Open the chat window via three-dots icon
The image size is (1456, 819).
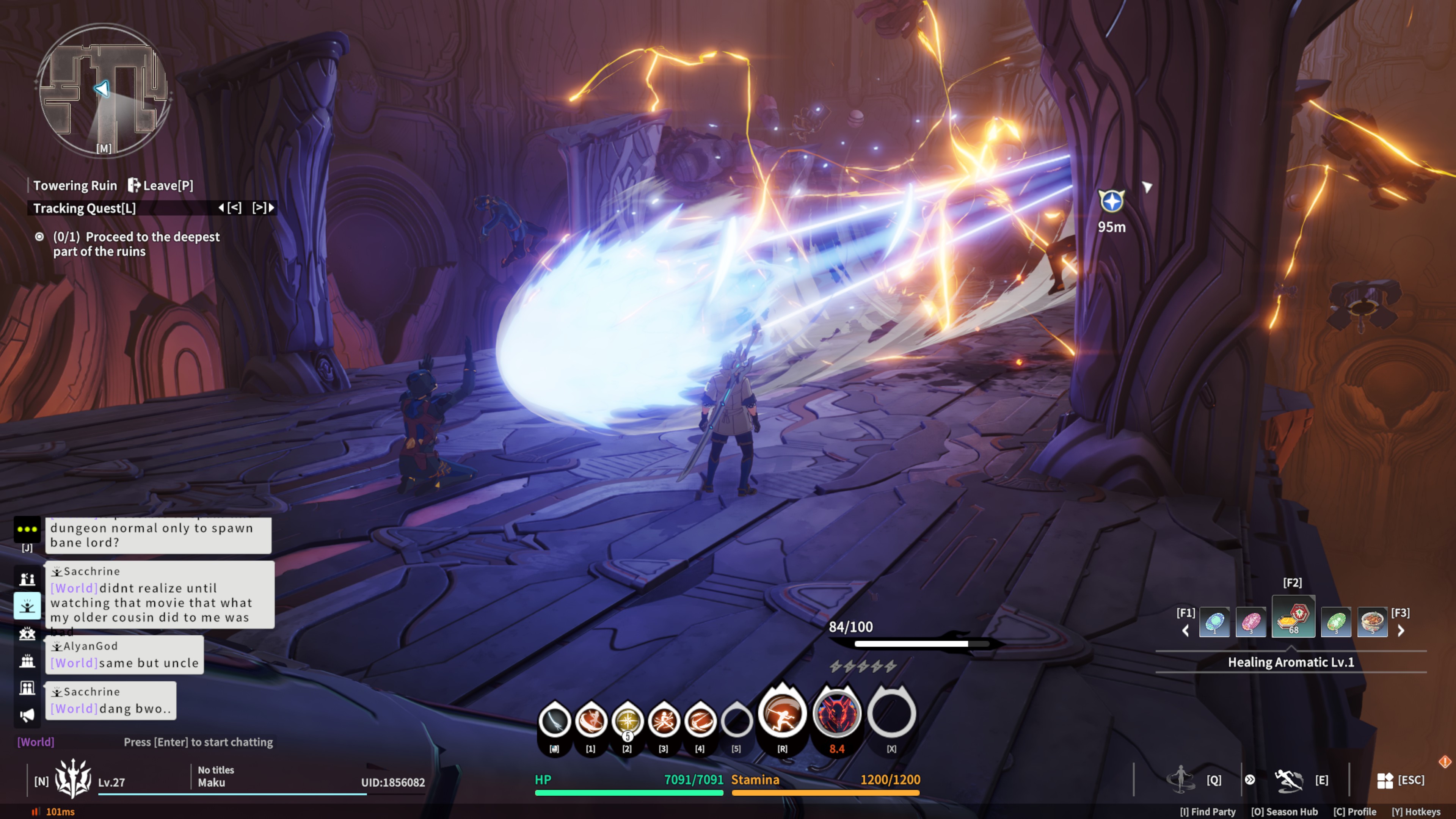click(x=27, y=529)
